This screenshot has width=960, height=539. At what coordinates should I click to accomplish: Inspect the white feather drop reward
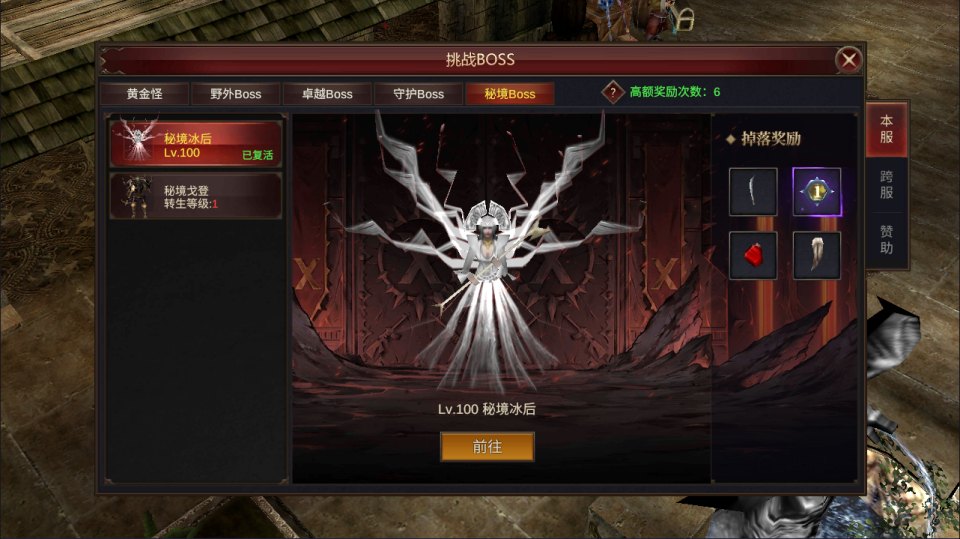pyautogui.click(x=817, y=256)
